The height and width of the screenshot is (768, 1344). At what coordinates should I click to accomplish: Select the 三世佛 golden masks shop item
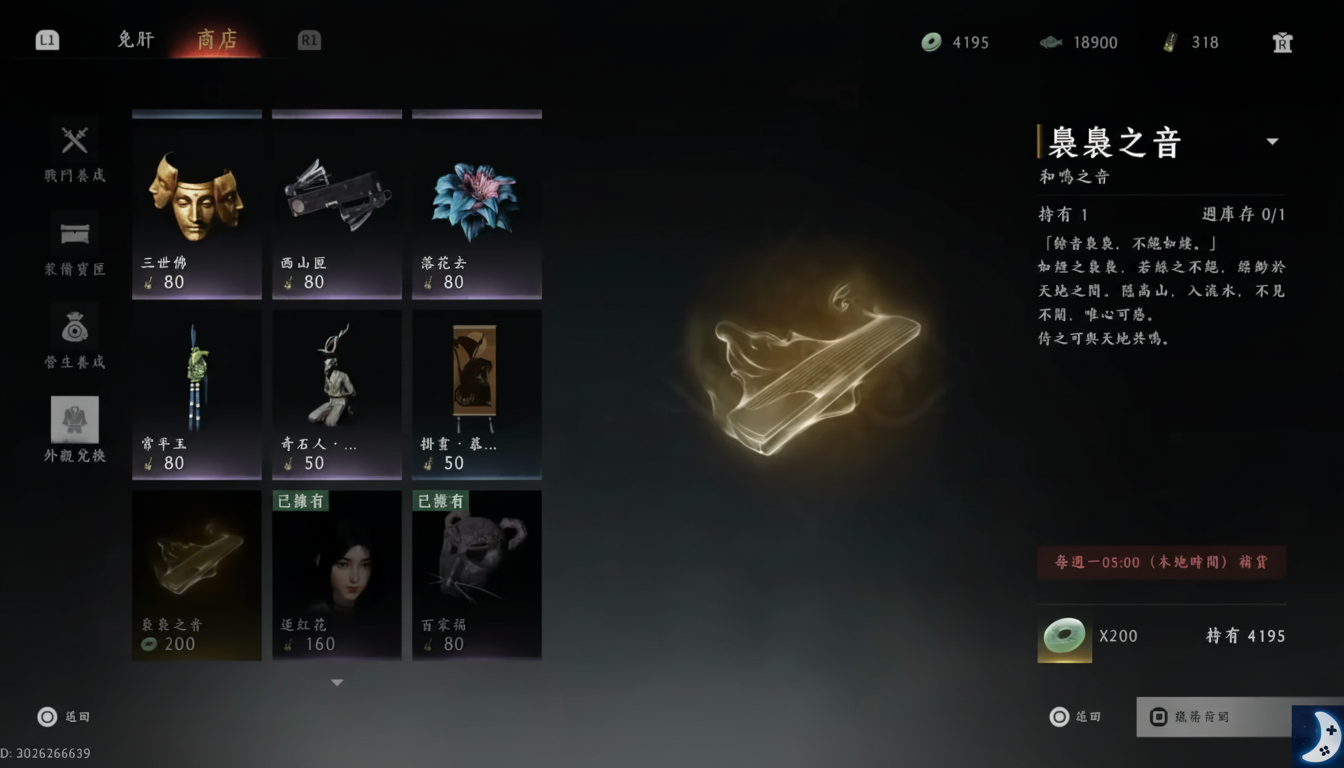tap(196, 200)
